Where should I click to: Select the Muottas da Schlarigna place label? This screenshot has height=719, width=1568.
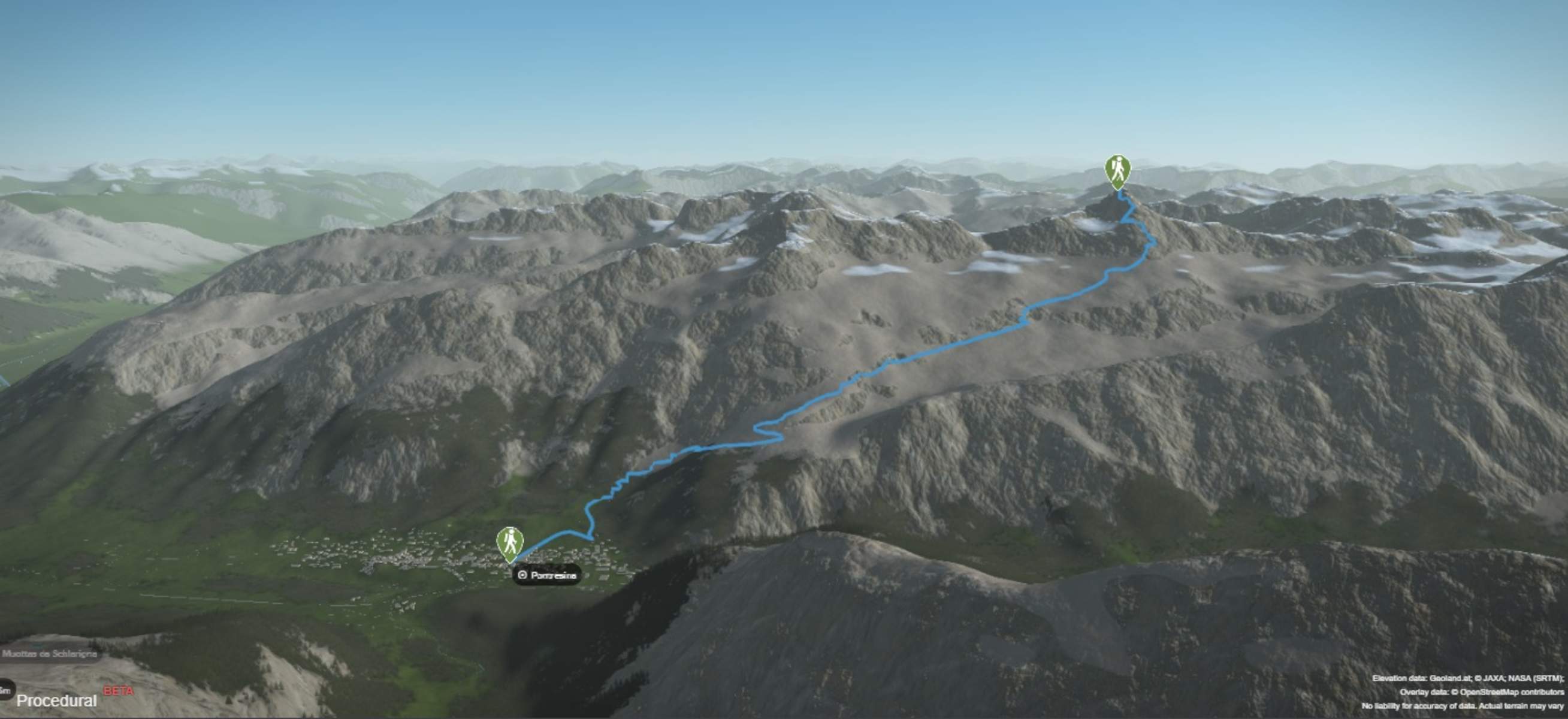click(x=49, y=654)
